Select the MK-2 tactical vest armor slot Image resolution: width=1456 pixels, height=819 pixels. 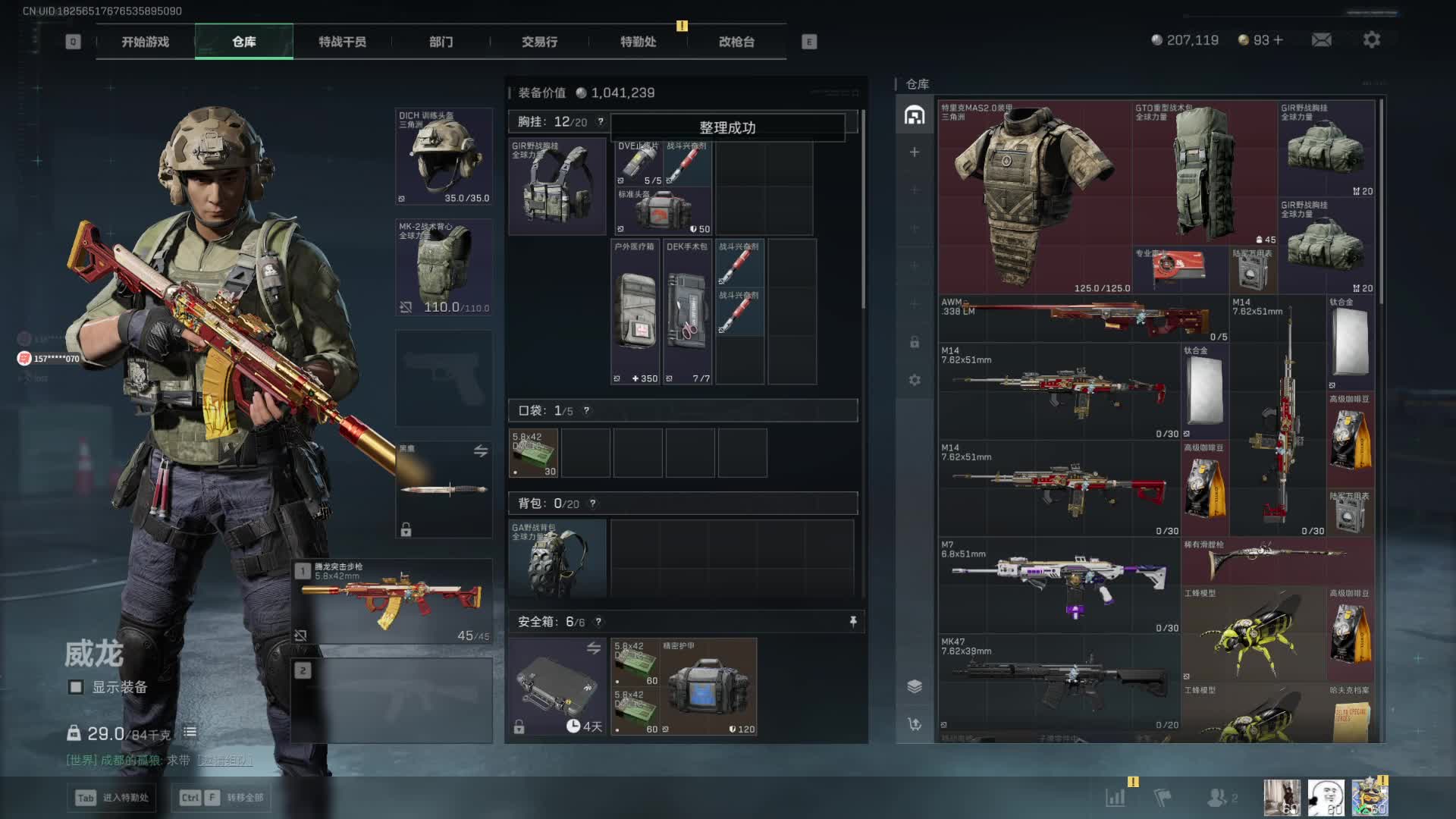coord(444,267)
